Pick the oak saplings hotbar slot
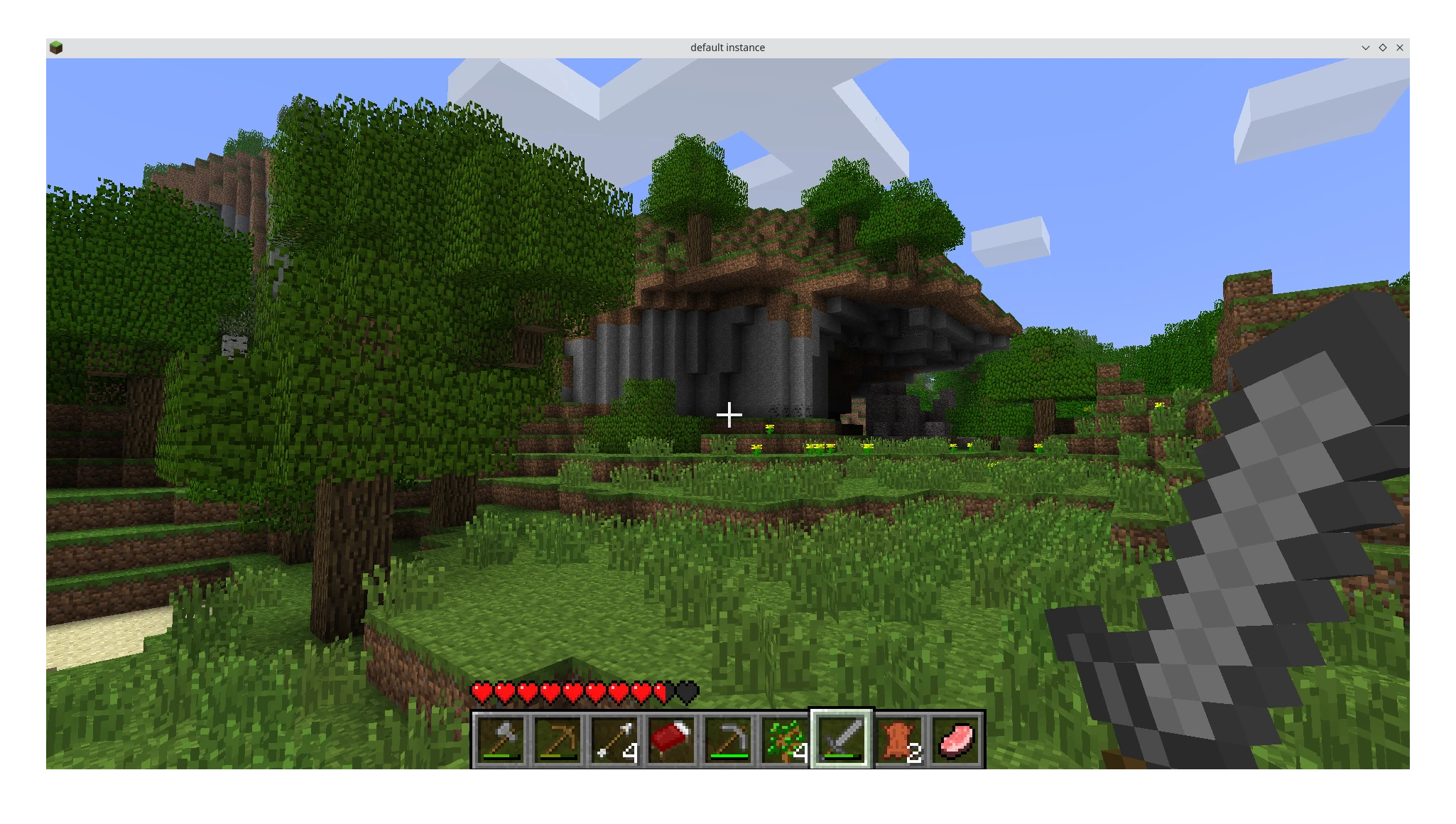 click(x=785, y=740)
